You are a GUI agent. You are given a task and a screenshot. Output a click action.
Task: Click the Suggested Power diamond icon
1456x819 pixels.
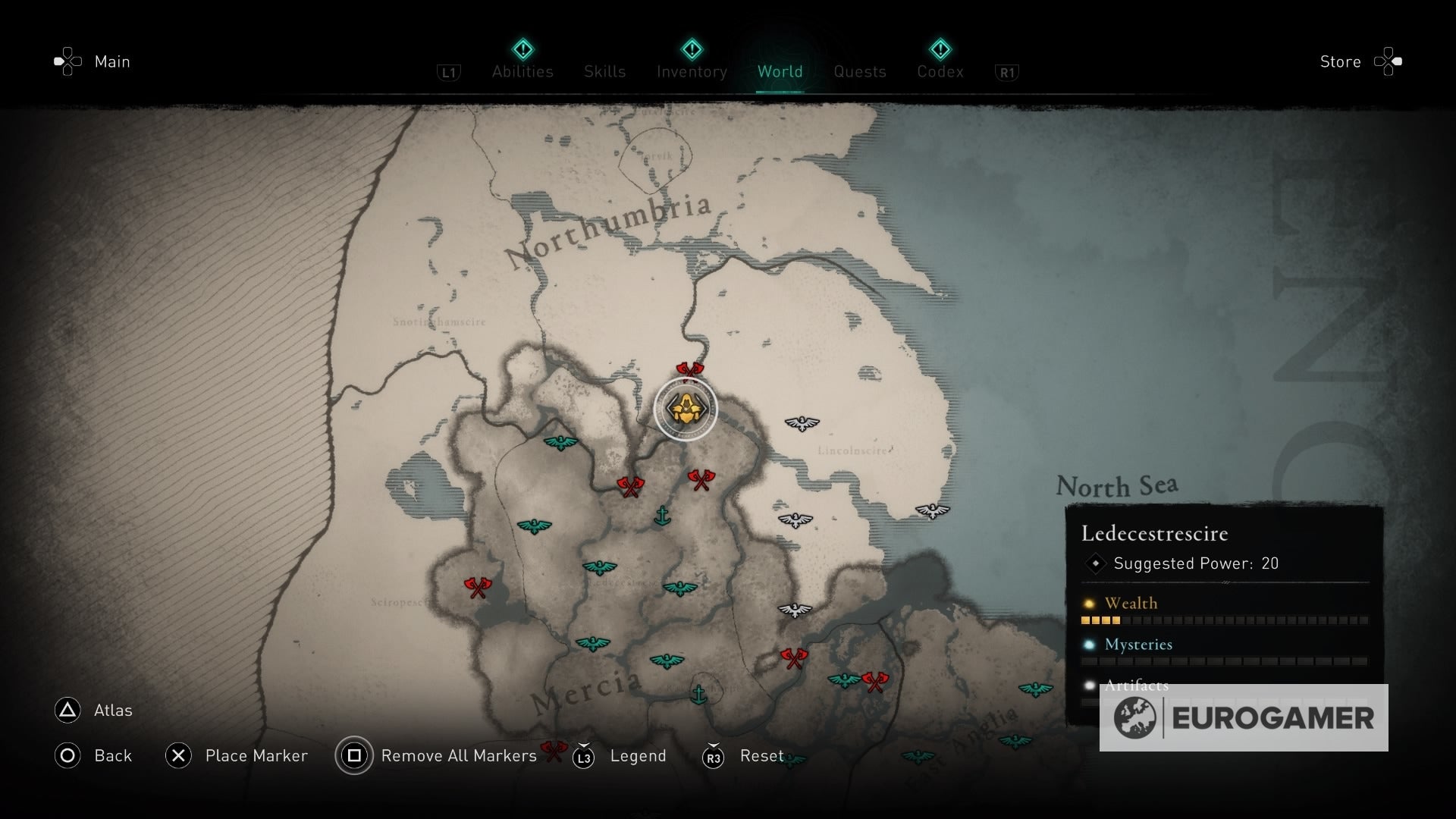pos(1095,563)
